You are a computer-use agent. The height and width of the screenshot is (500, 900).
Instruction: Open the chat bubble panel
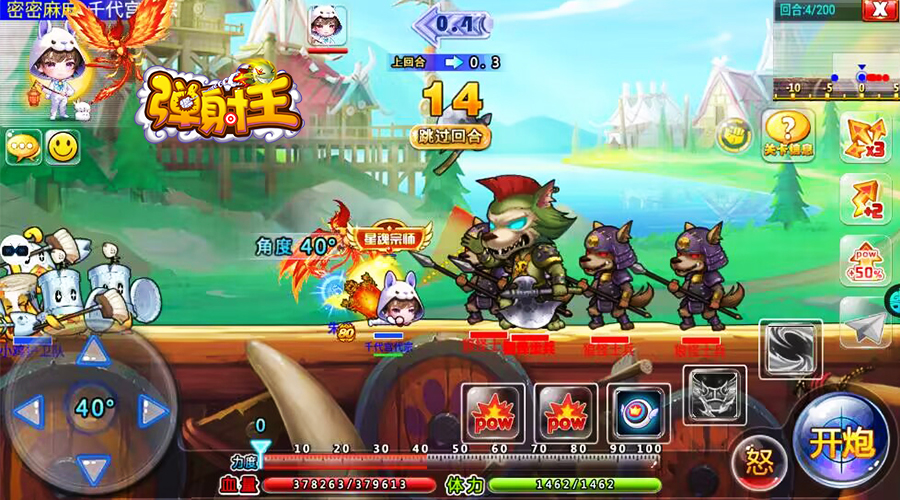(x=22, y=147)
